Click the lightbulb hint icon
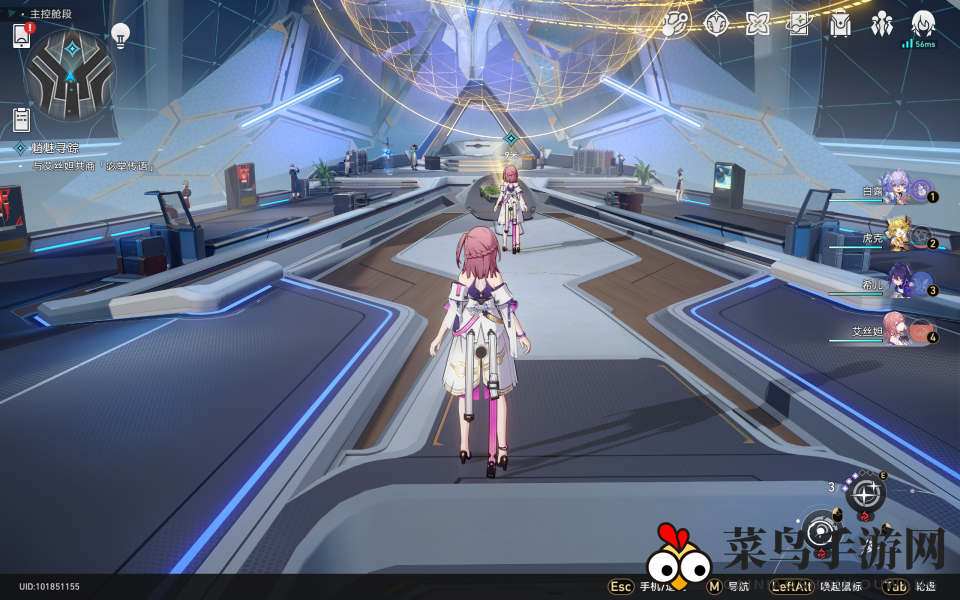Viewport: 960px width, 600px height. point(120,36)
